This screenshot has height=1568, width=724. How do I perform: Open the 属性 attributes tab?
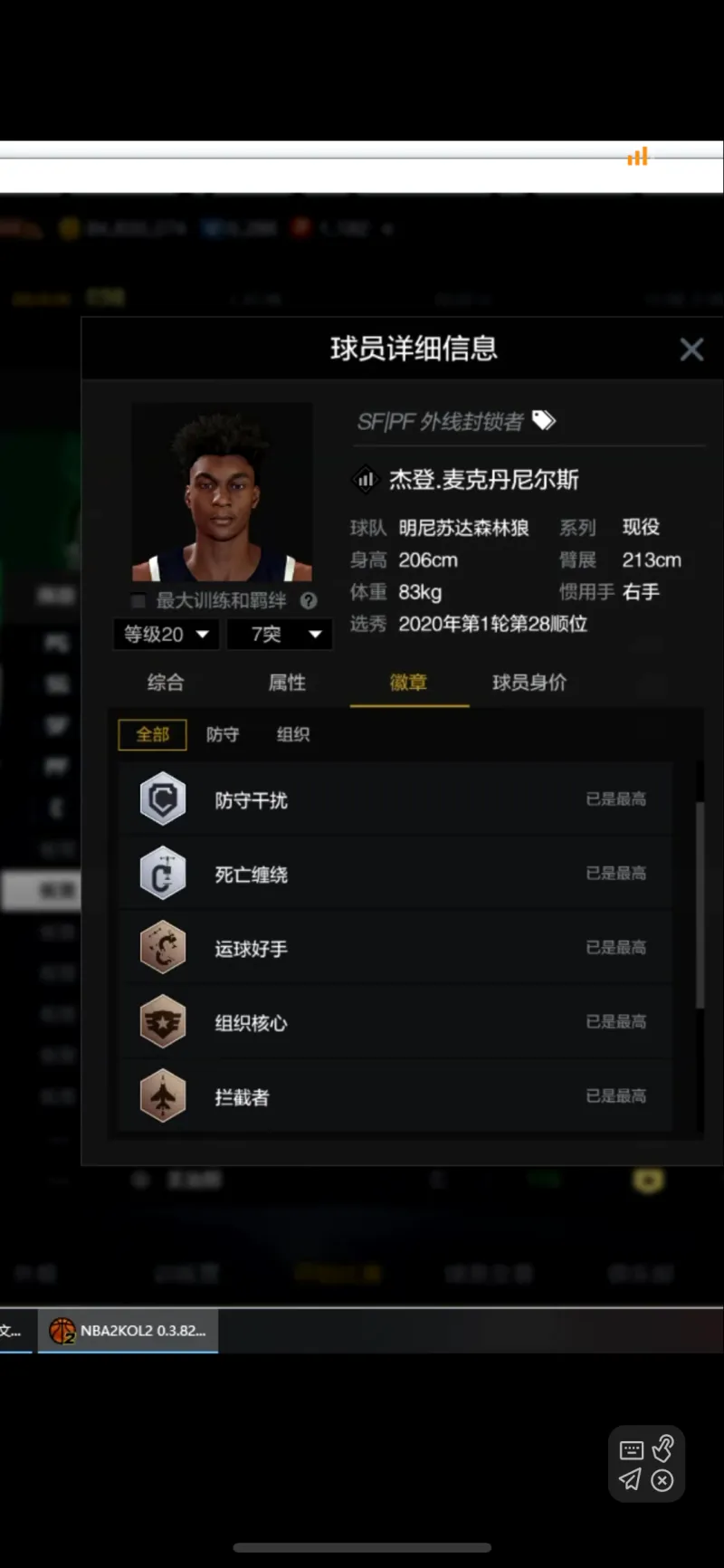pos(287,683)
